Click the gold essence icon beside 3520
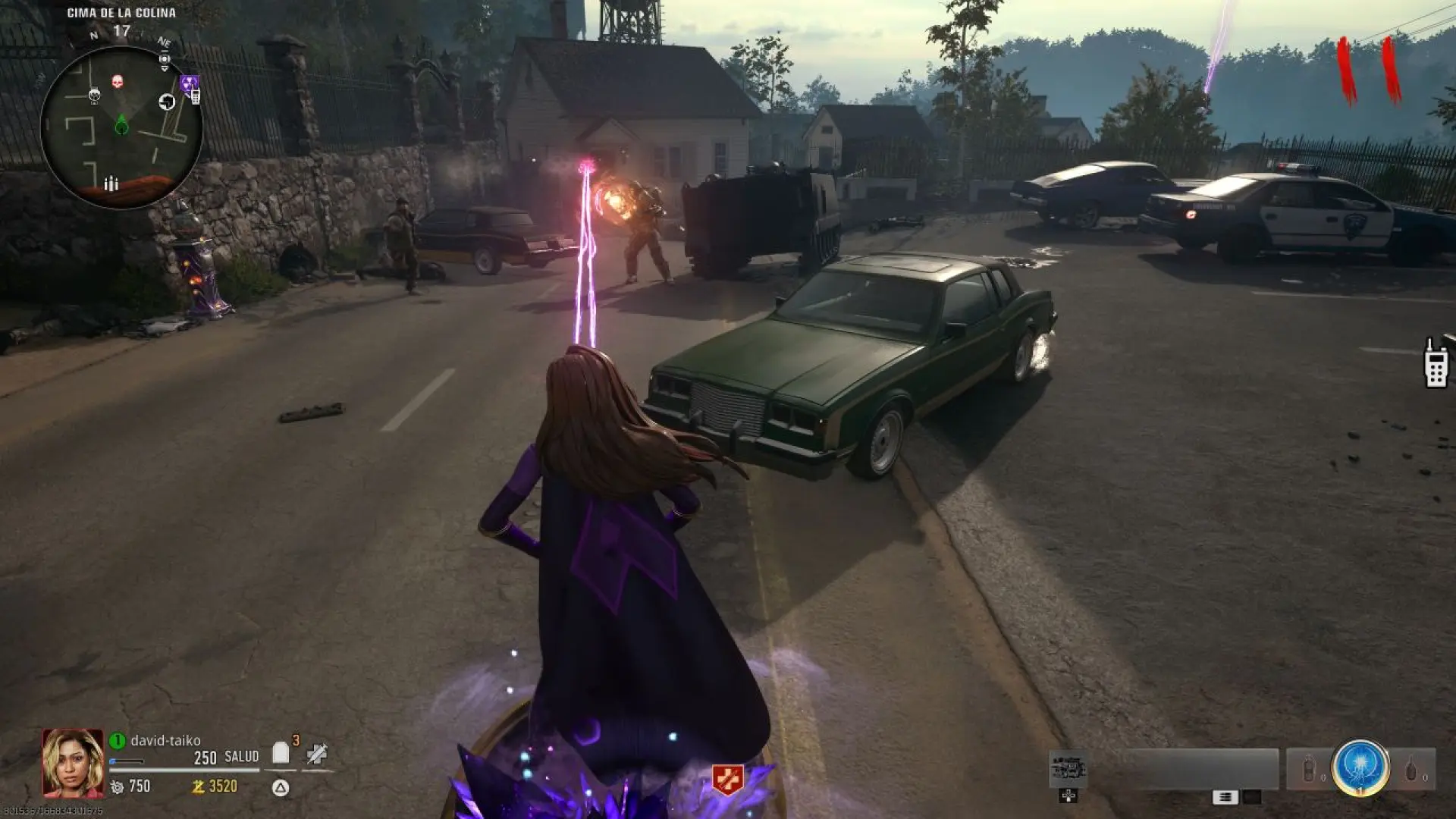Image resolution: width=1456 pixels, height=819 pixels. pyautogui.click(x=198, y=787)
